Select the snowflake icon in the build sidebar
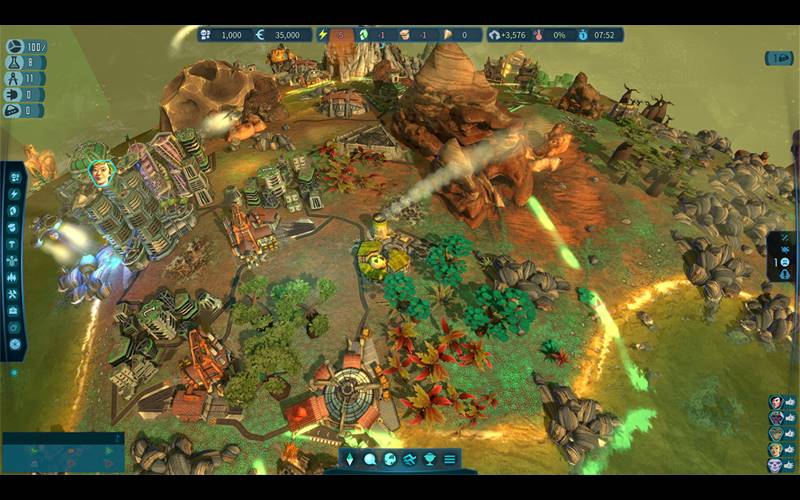Viewport: 800px width, 500px height. (15, 344)
